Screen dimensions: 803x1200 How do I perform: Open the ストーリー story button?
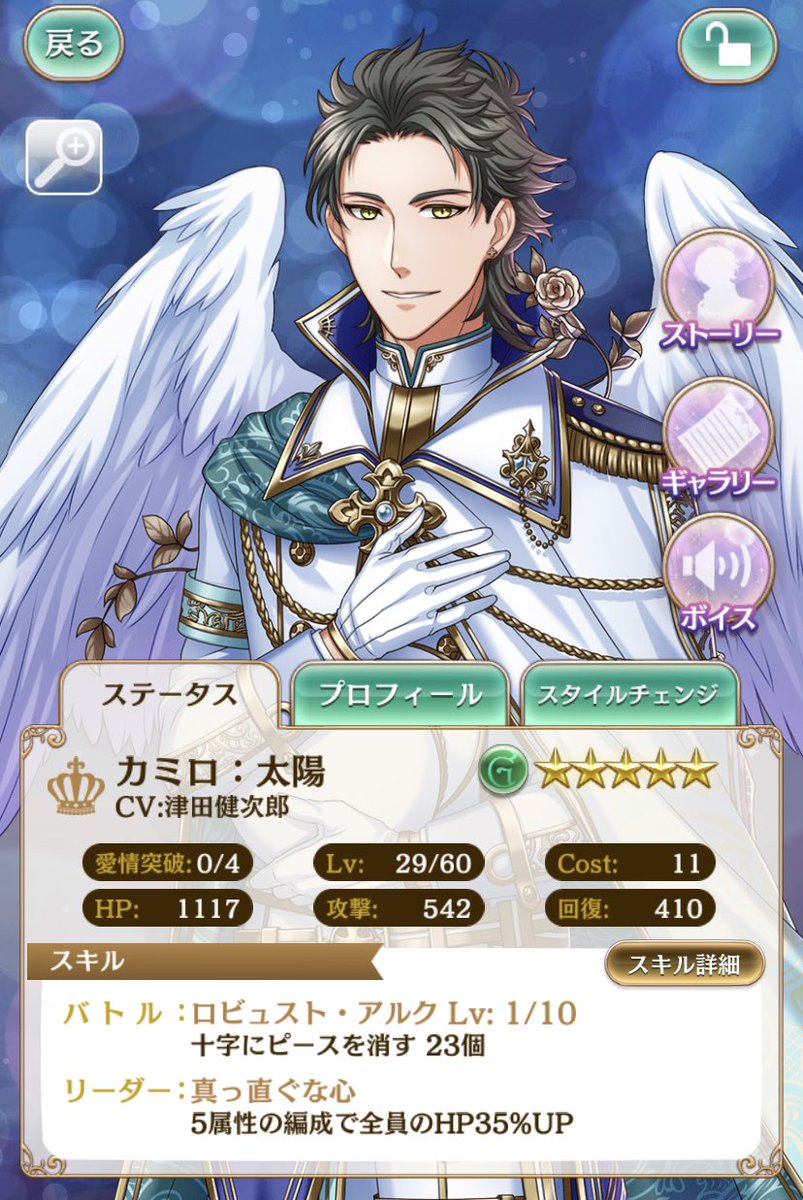click(718, 292)
